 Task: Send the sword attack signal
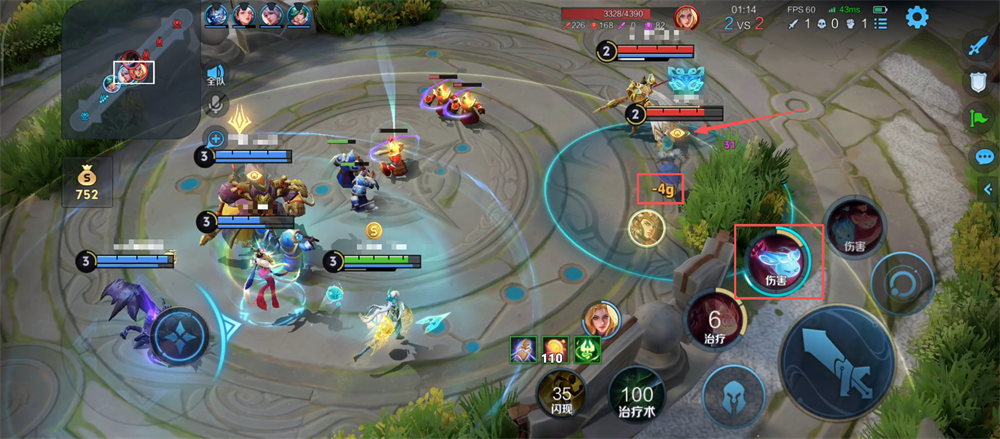pyautogui.click(x=978, y=46)
